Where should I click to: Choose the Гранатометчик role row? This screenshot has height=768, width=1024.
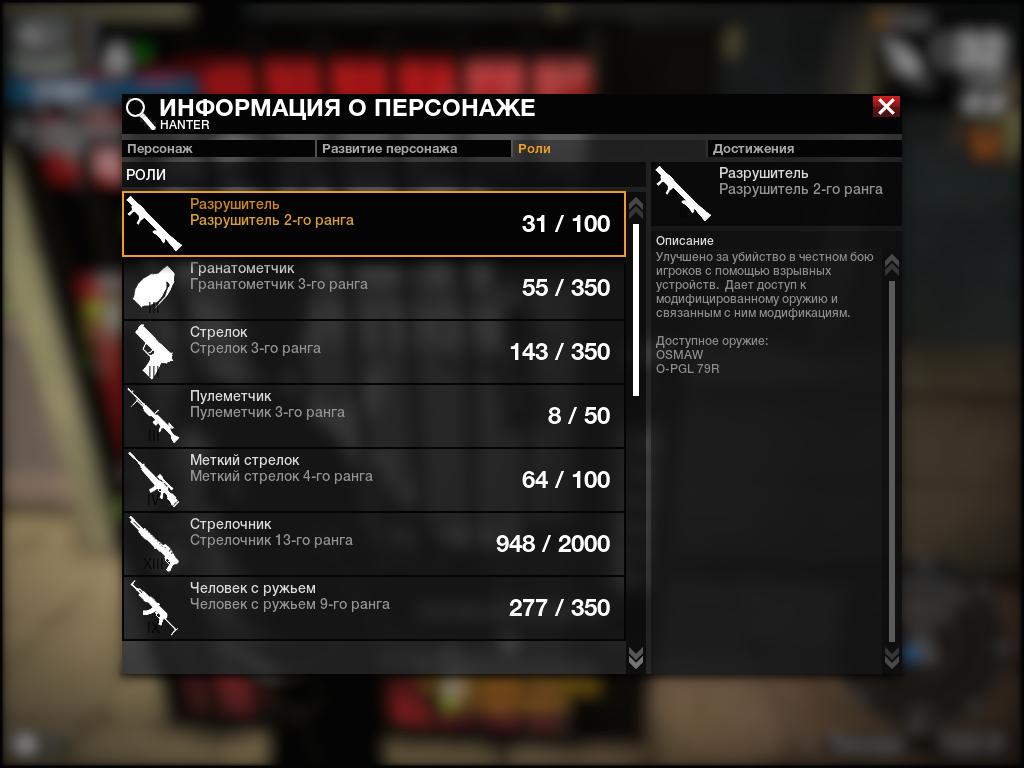[x=374, y=288]
